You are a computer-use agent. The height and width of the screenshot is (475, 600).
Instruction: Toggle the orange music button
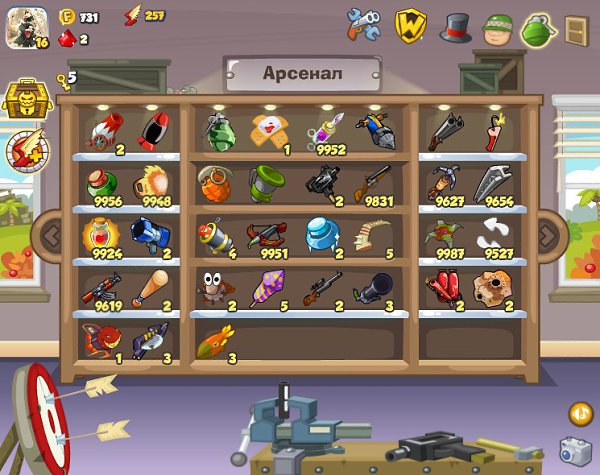point(580,413)
